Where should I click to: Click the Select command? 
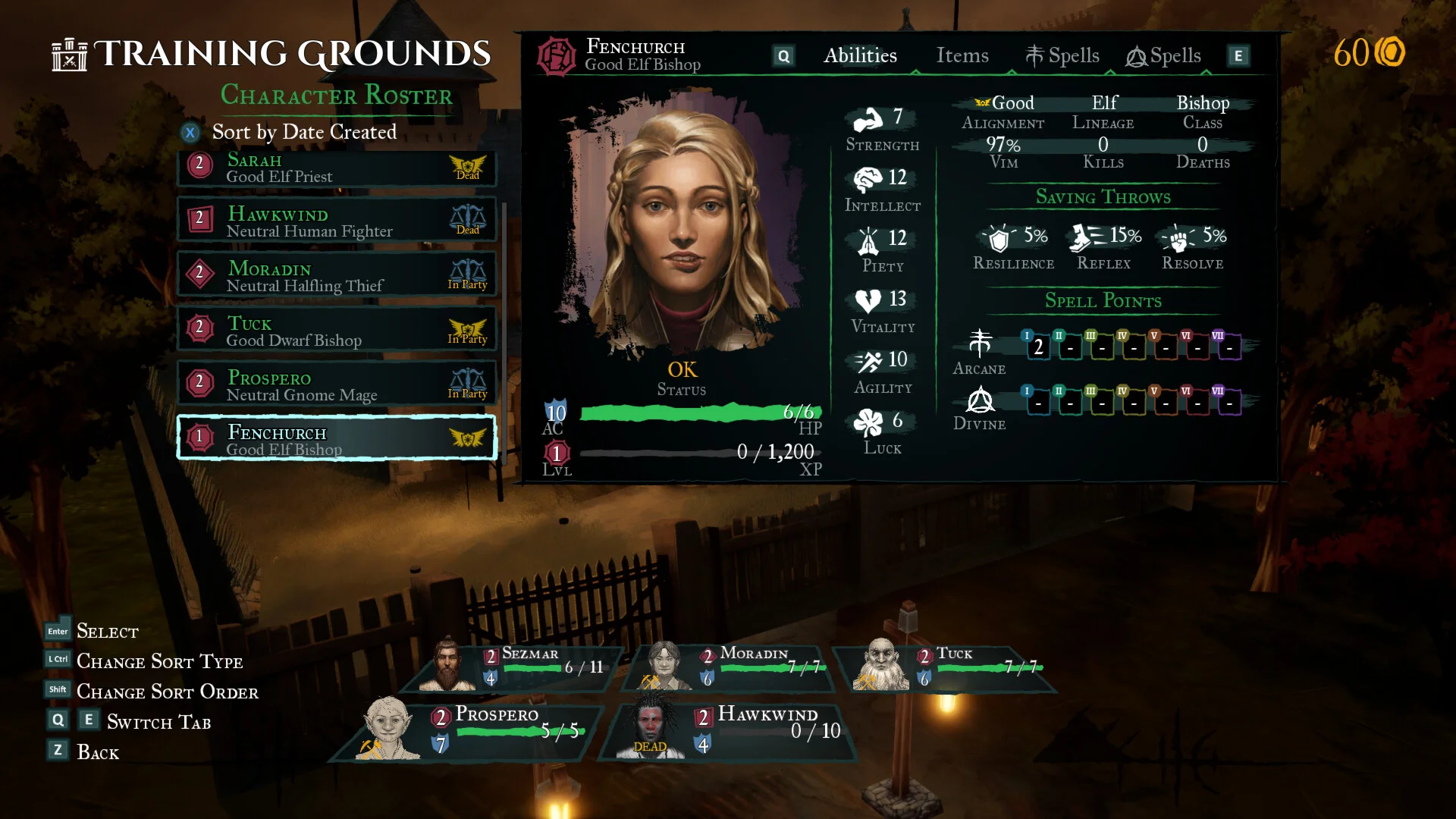[x=107, y=632]
